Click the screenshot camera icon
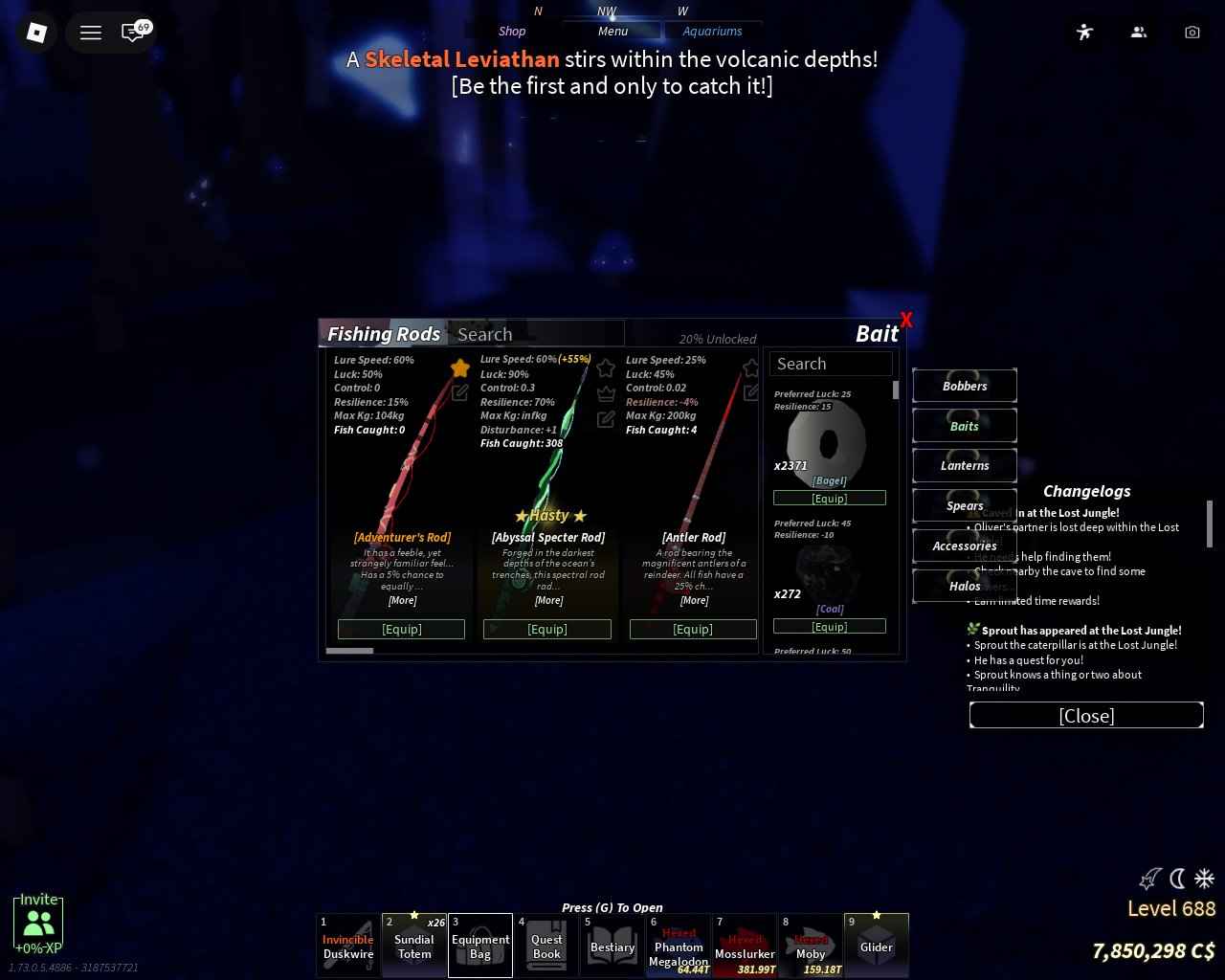The width and height of the screenshot is (1225, 980). click(1192, 32)
